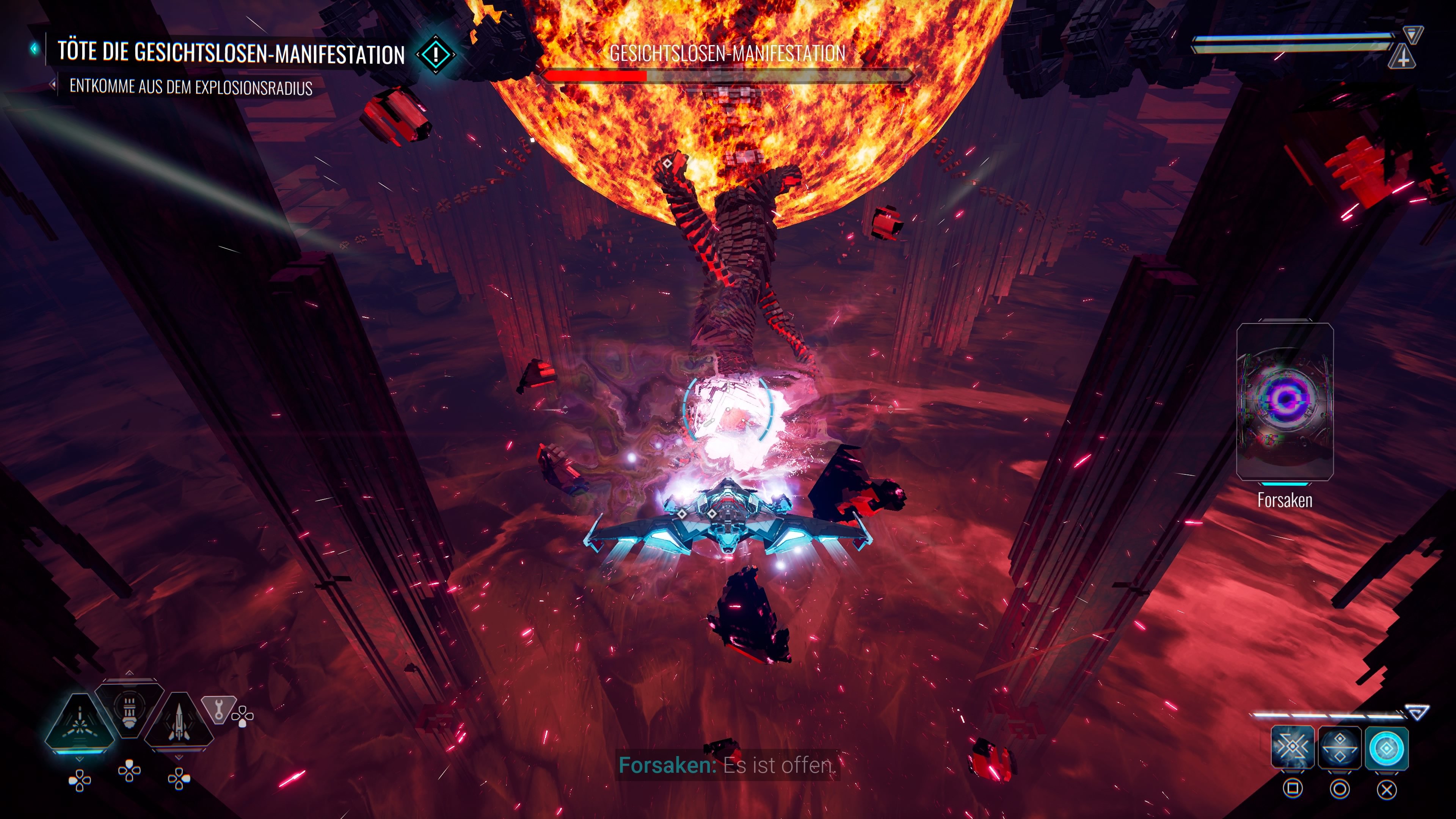
Task: Click the exclamation objective marker icon
Action: pos(436,55)
